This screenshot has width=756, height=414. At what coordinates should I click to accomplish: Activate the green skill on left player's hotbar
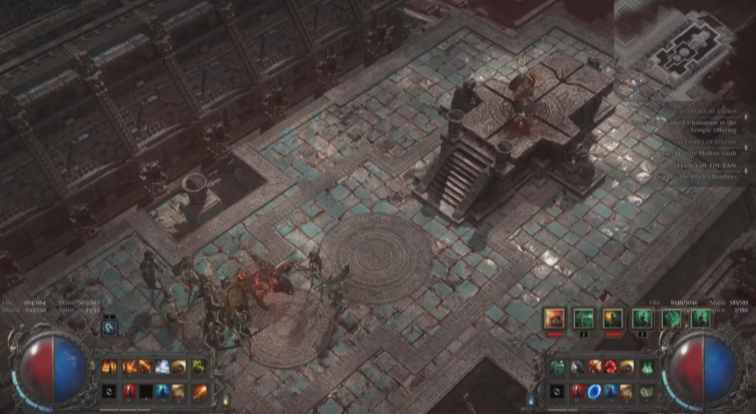click(x=198, y=367)
